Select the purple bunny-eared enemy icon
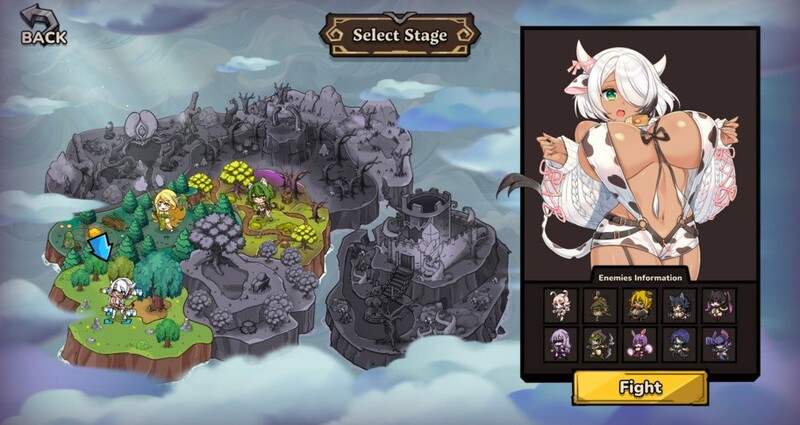The height and width of the screenshot is (425, 800). pyautogui.click(x=639, y=343)
